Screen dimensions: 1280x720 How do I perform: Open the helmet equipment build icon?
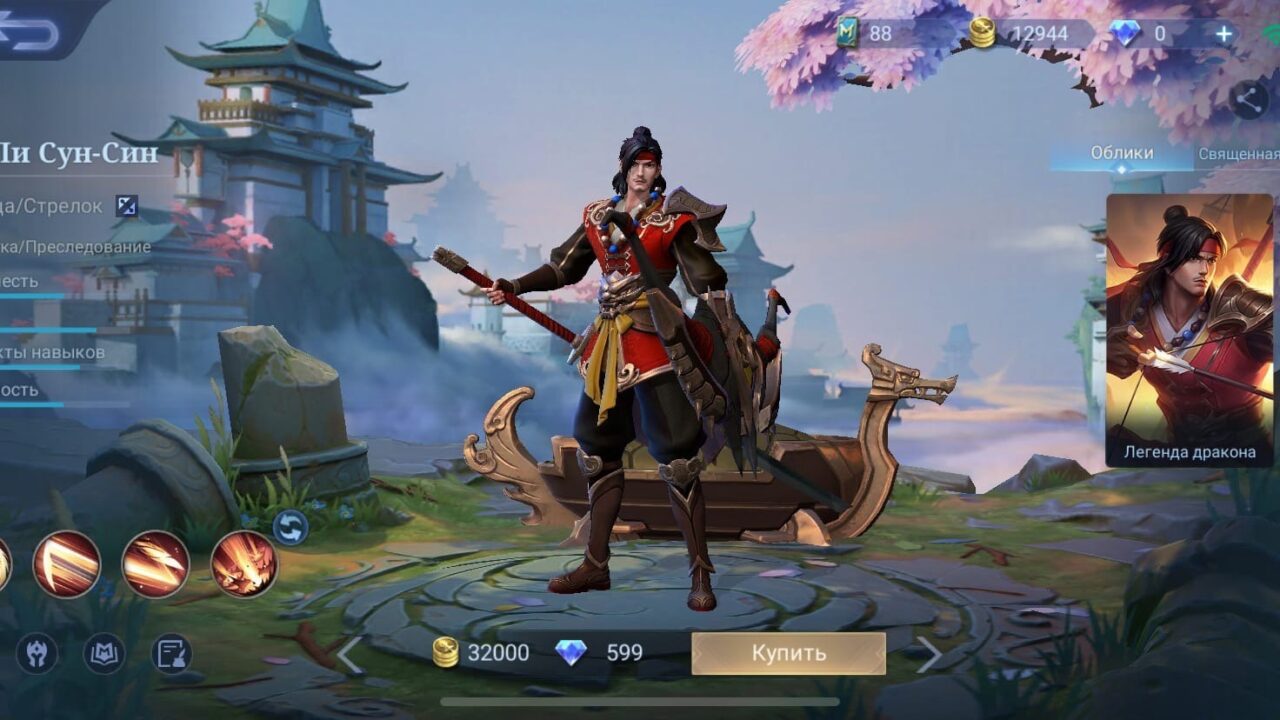pos(37,653)
